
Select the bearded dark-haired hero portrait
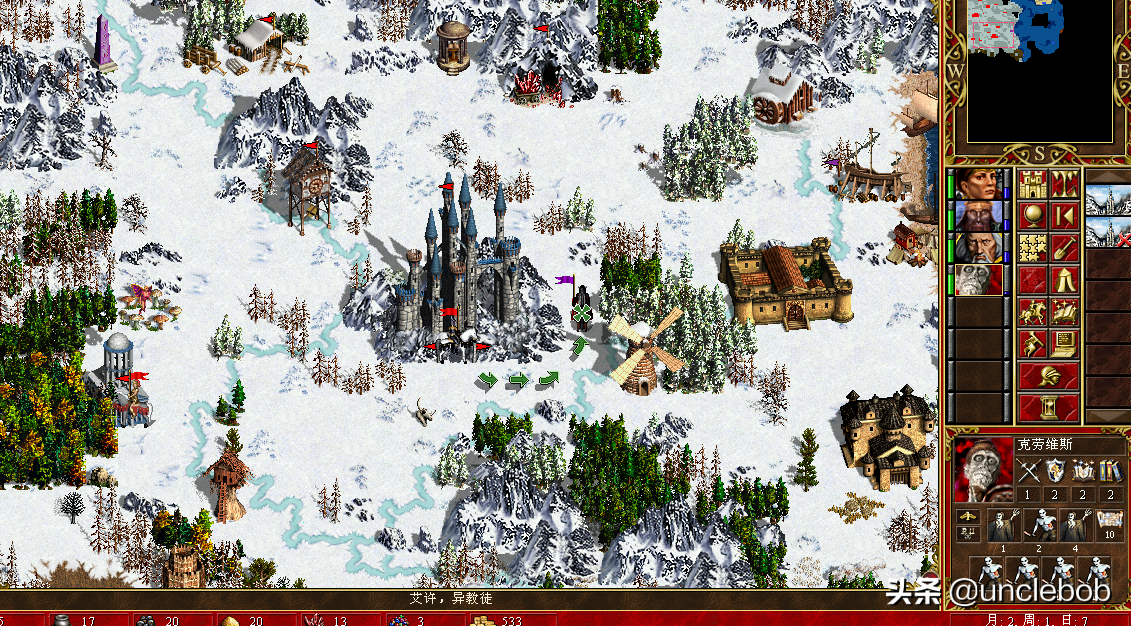pos(979,216)
